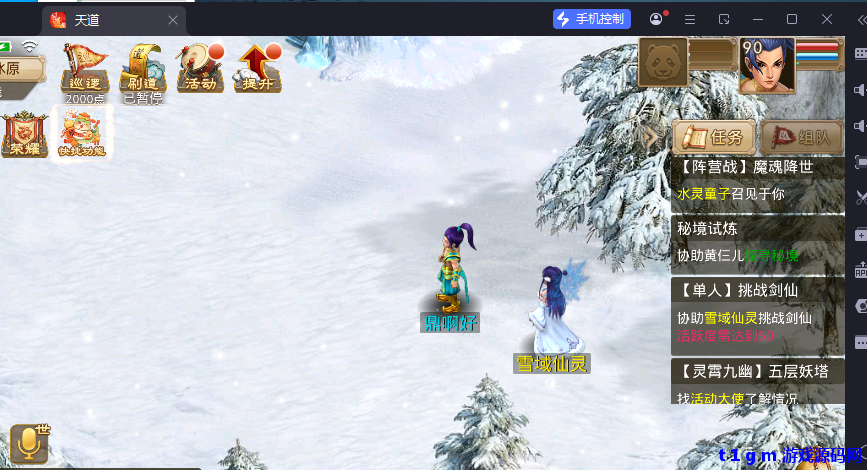Click the 冰原 map name button
The height and width of the screenshot is (470, 867).
[20, 69]
